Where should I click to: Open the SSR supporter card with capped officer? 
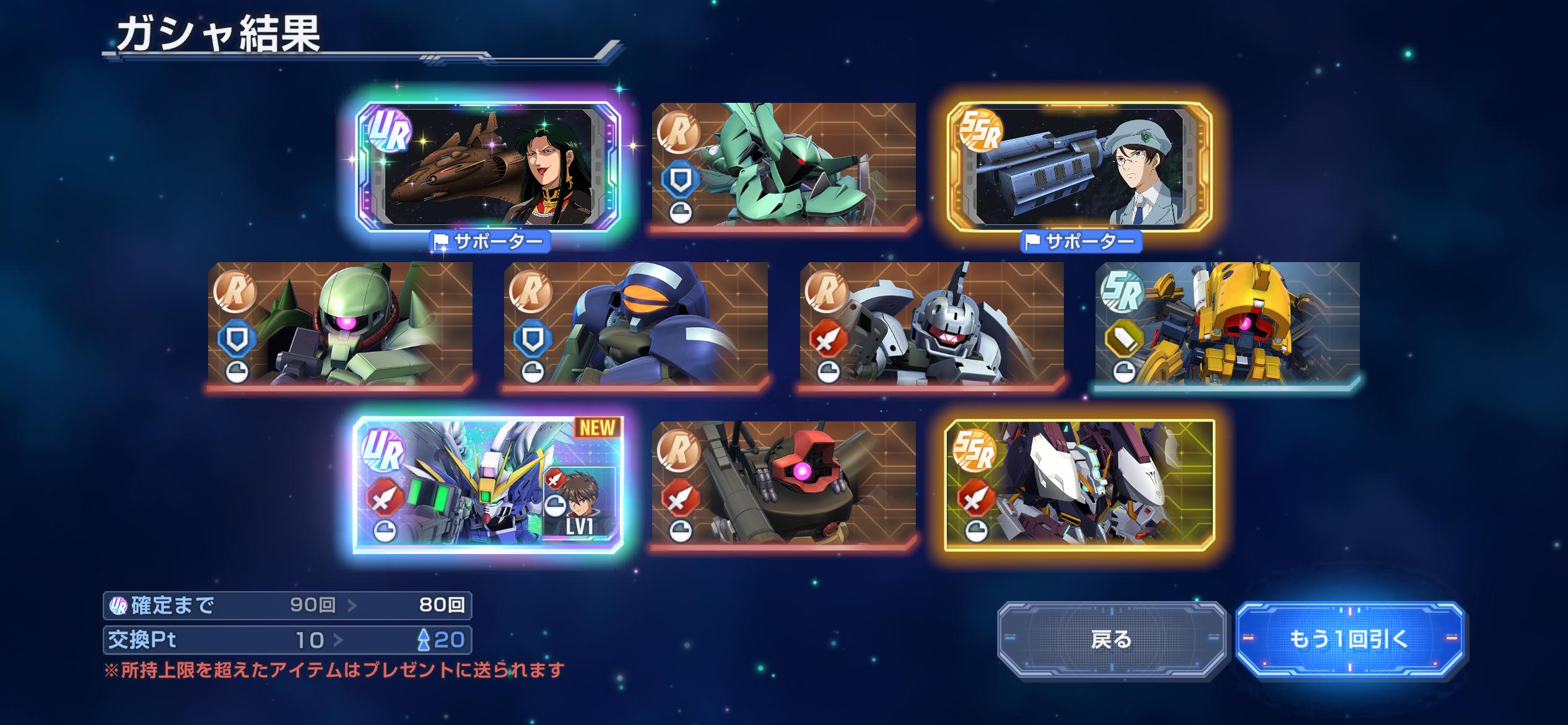pos(1079,167)
